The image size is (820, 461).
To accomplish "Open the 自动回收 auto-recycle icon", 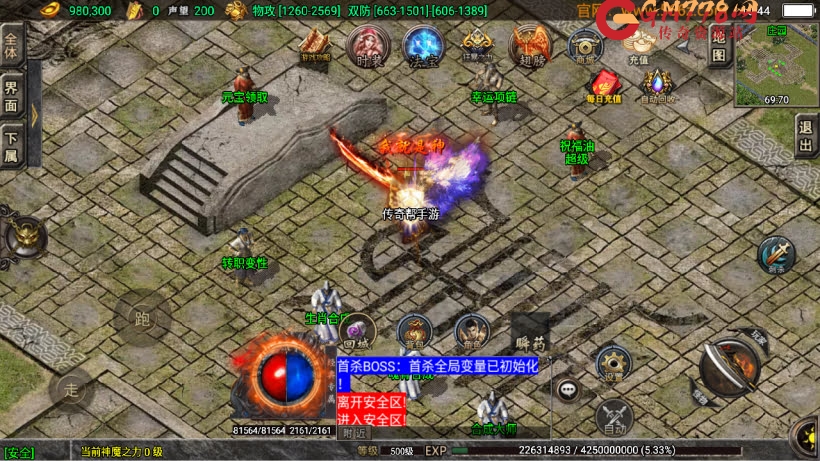I will (658, 85).
